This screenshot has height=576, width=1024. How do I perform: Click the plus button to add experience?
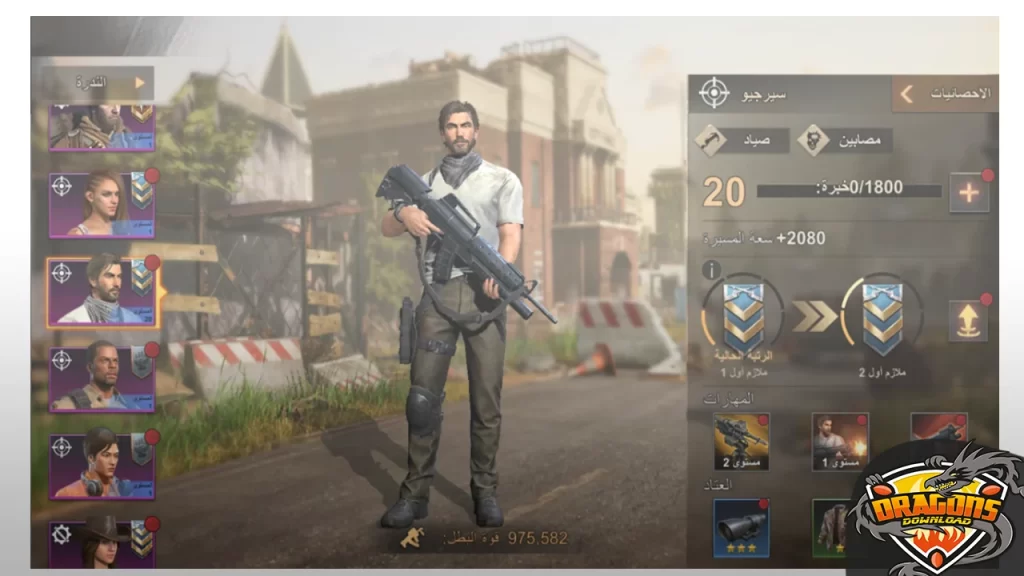(968, 193)
